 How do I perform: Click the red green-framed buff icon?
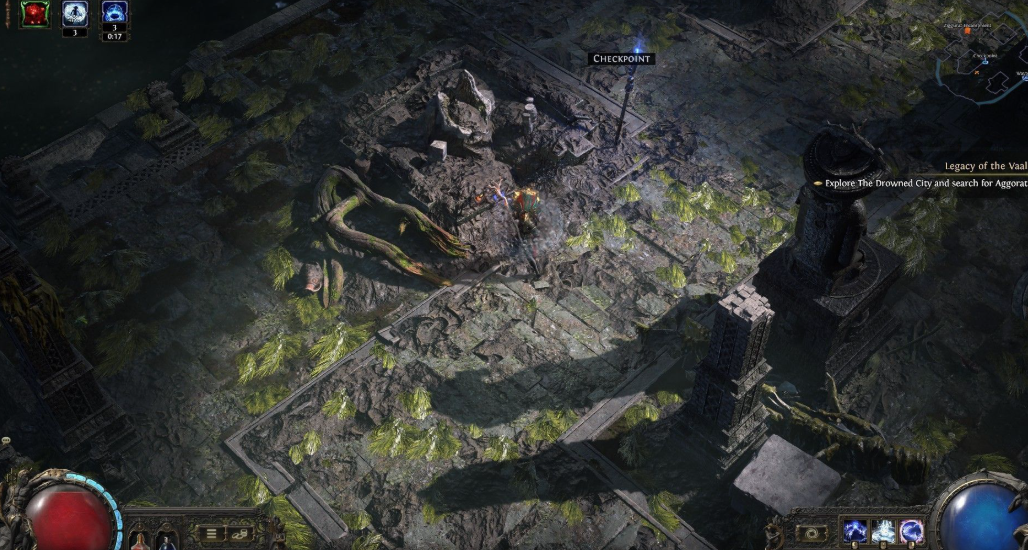(x=35, y=14)
